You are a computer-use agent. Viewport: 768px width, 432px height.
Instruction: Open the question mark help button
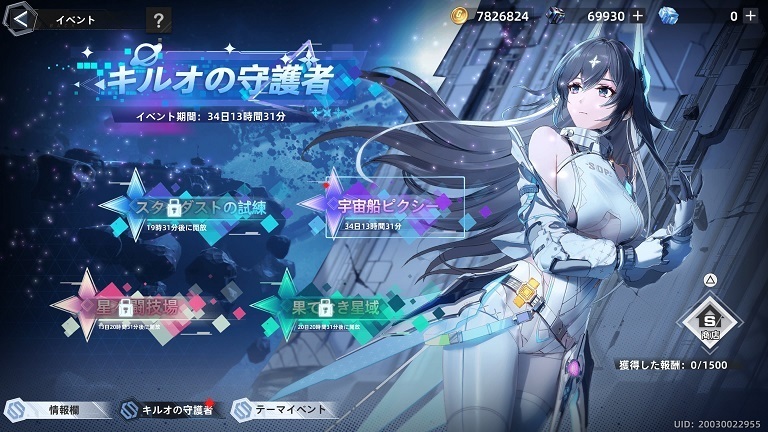click(x=158, y=19)
